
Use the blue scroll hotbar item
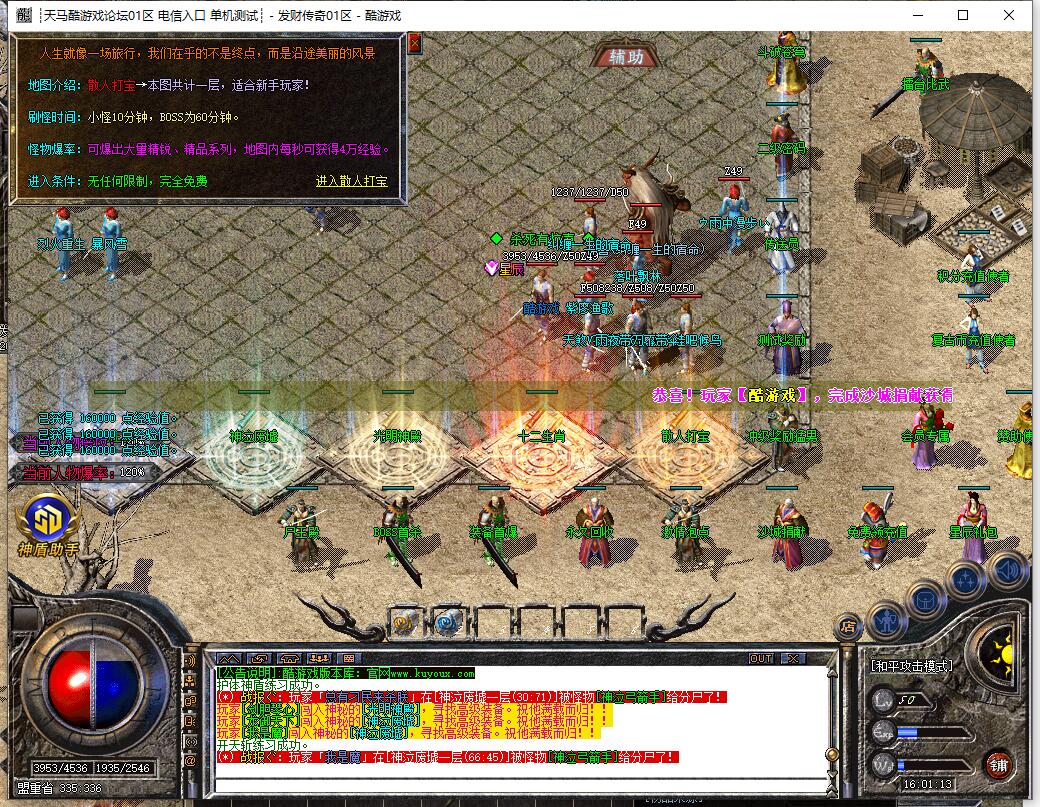pyautogui.click(x=446, y=623)
